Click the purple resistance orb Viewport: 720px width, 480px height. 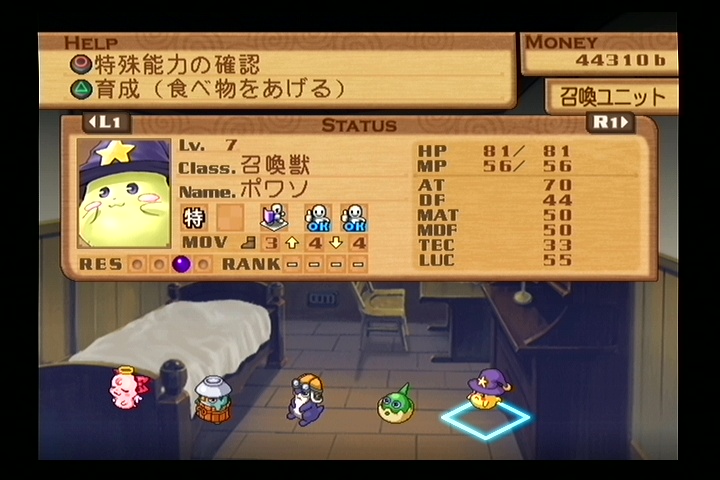coord(181,264)
